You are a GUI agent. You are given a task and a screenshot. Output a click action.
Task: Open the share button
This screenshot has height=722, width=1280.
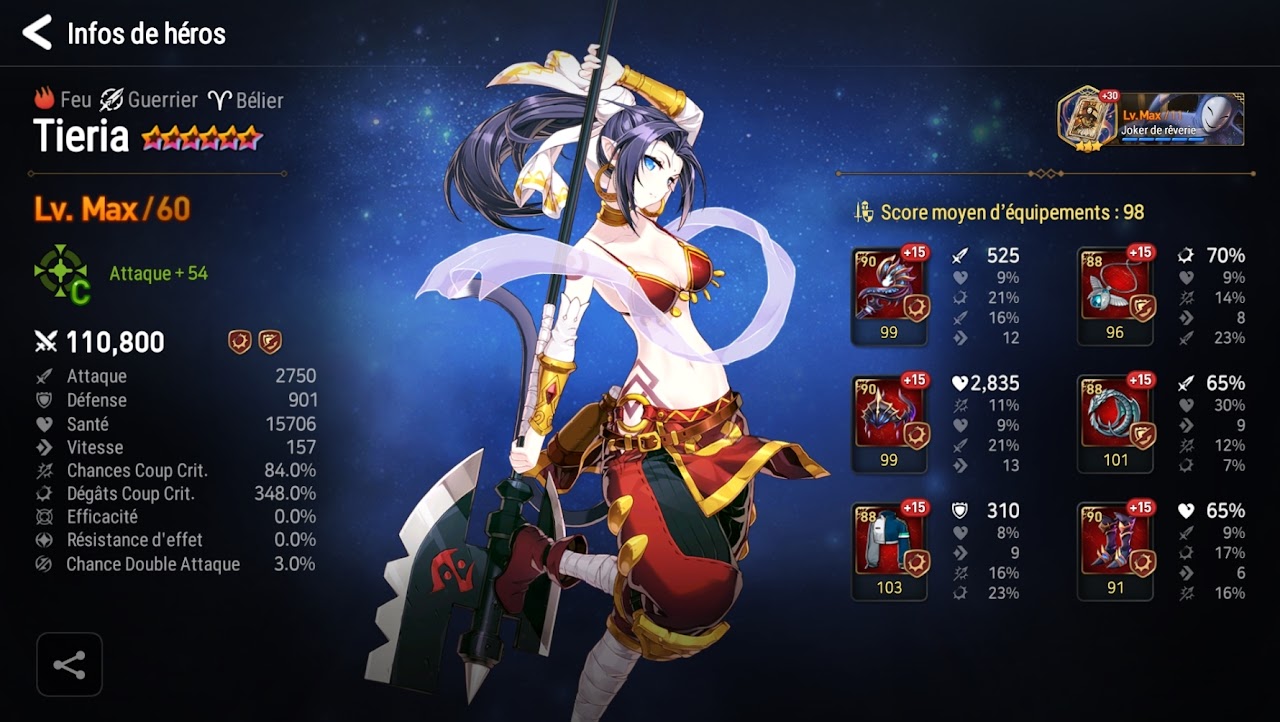pyautogui.click(x=69, y=665)
